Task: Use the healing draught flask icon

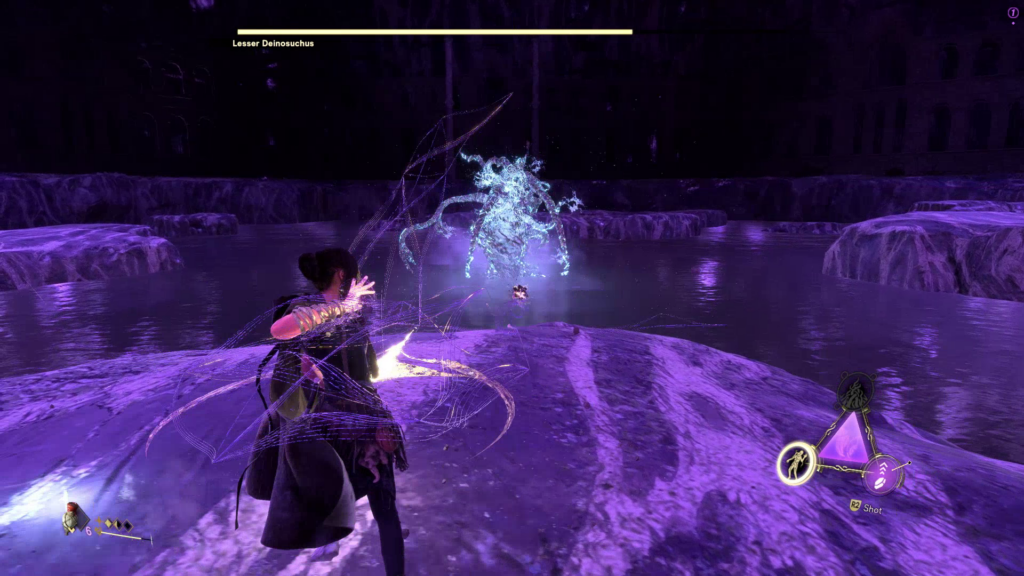Action: click(72, 517)
